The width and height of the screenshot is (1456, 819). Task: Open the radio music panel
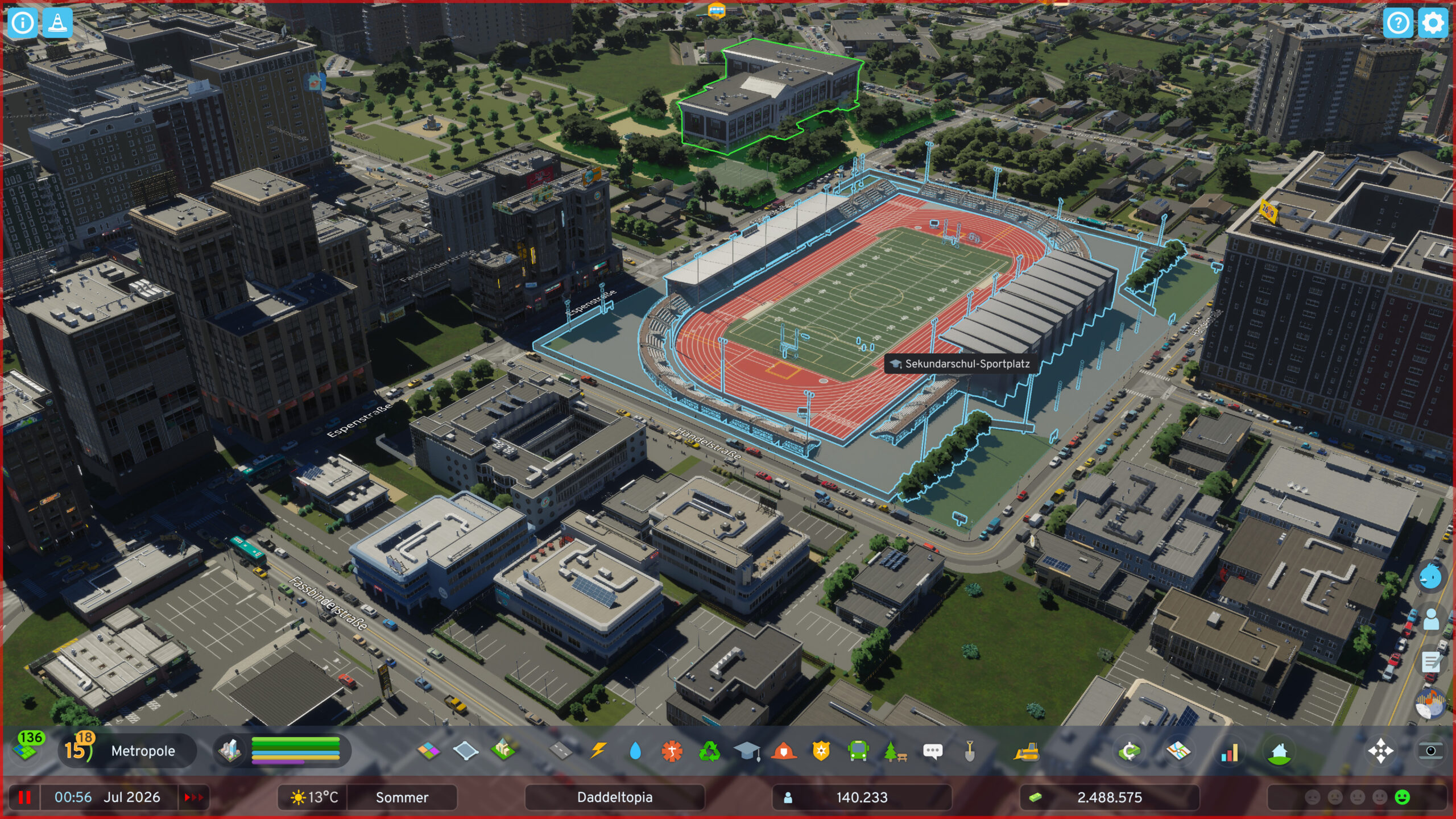[x=1430, y=705]
